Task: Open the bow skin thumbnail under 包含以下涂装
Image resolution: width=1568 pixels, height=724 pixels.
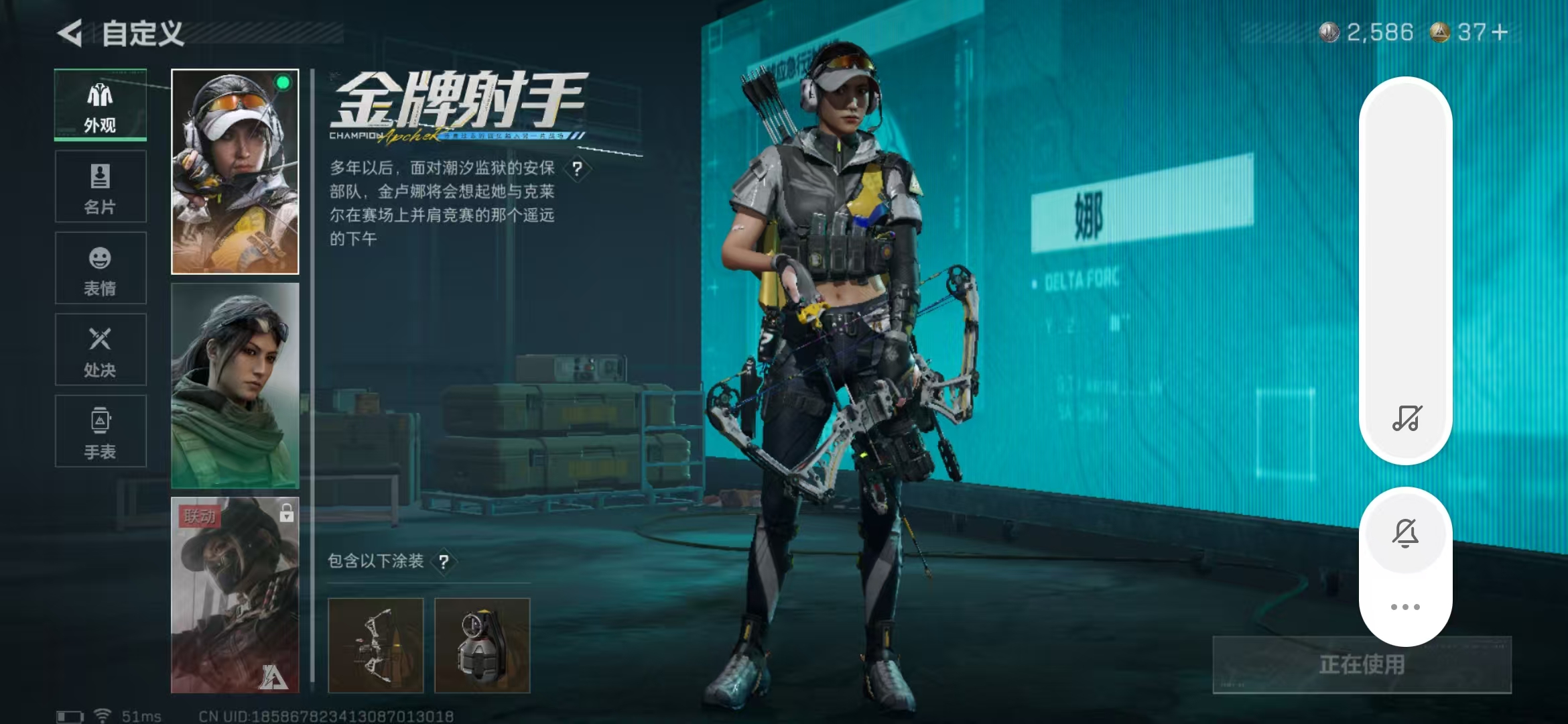Action: point(376,644)
